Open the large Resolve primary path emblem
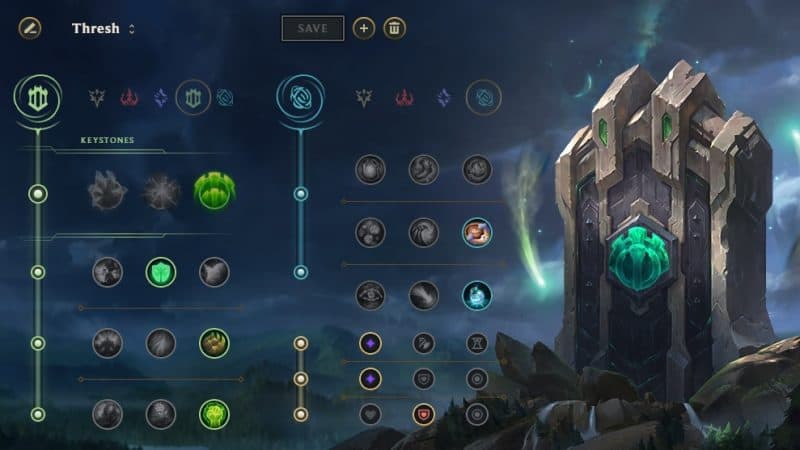 (x=36, y=96)
